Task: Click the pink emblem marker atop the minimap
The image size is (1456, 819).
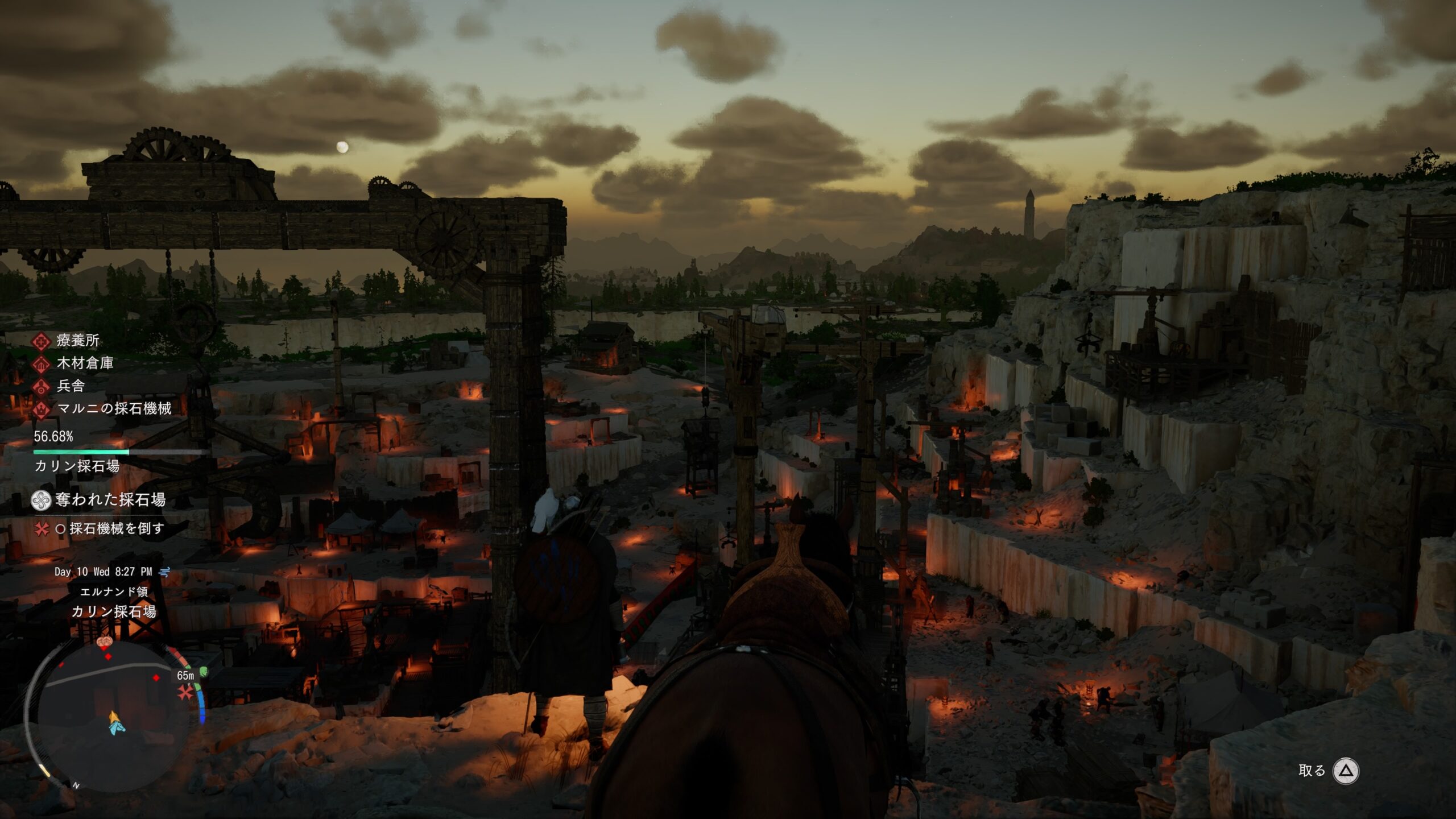Action: point(105,642)
